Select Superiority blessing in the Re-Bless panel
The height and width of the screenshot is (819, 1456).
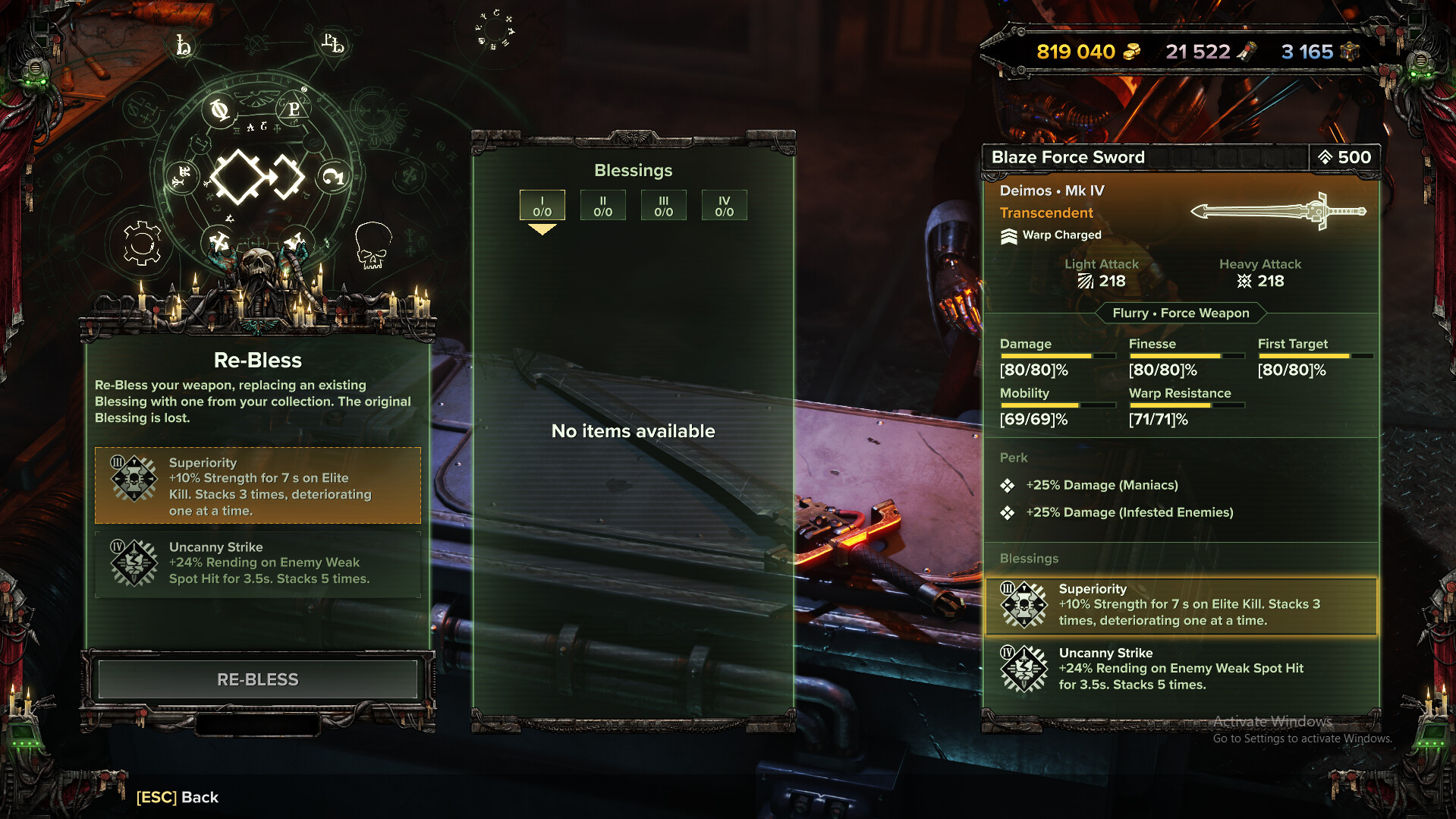(257, 486)
